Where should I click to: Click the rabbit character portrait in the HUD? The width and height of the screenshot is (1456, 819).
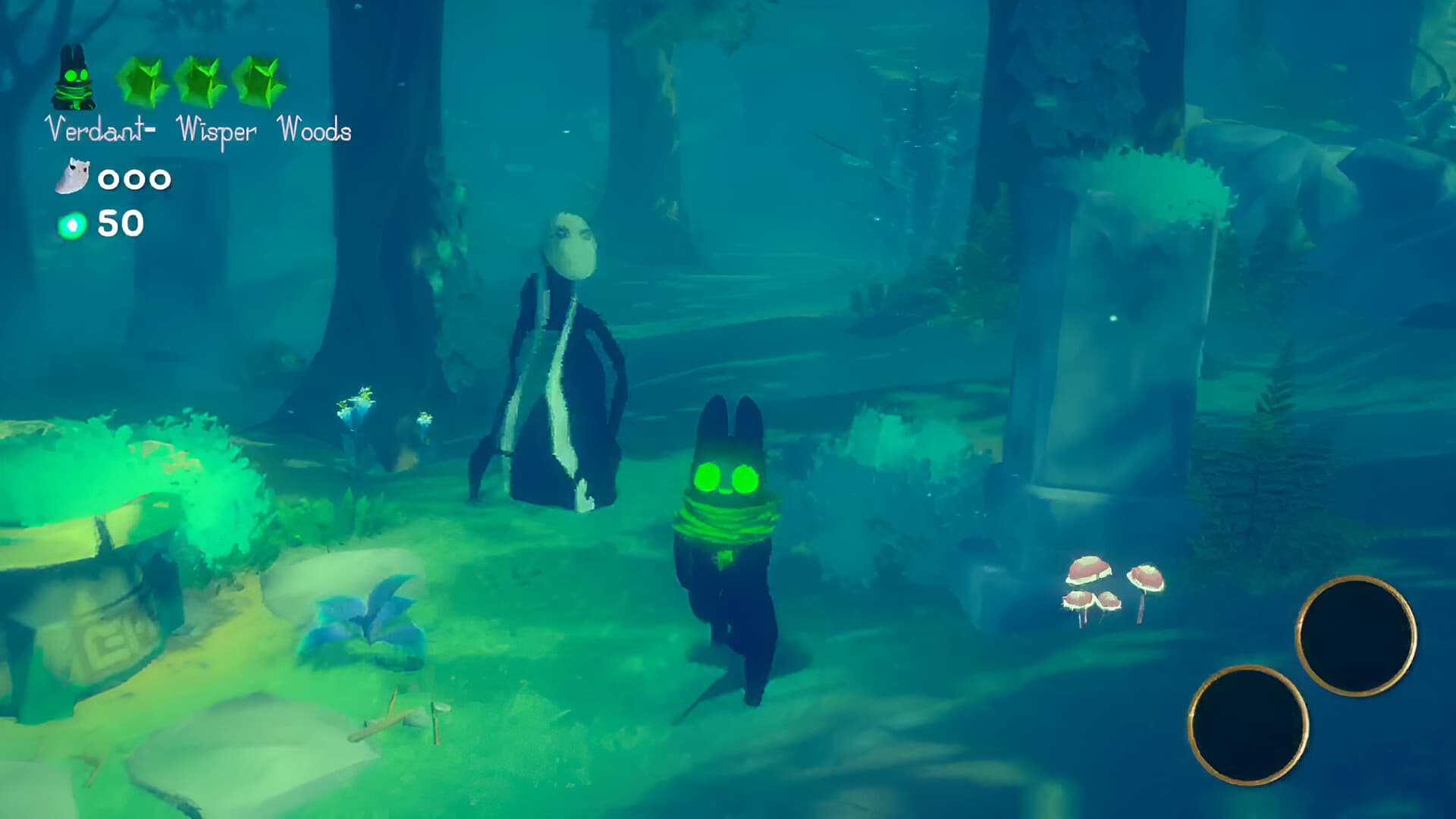click(72, 76)
